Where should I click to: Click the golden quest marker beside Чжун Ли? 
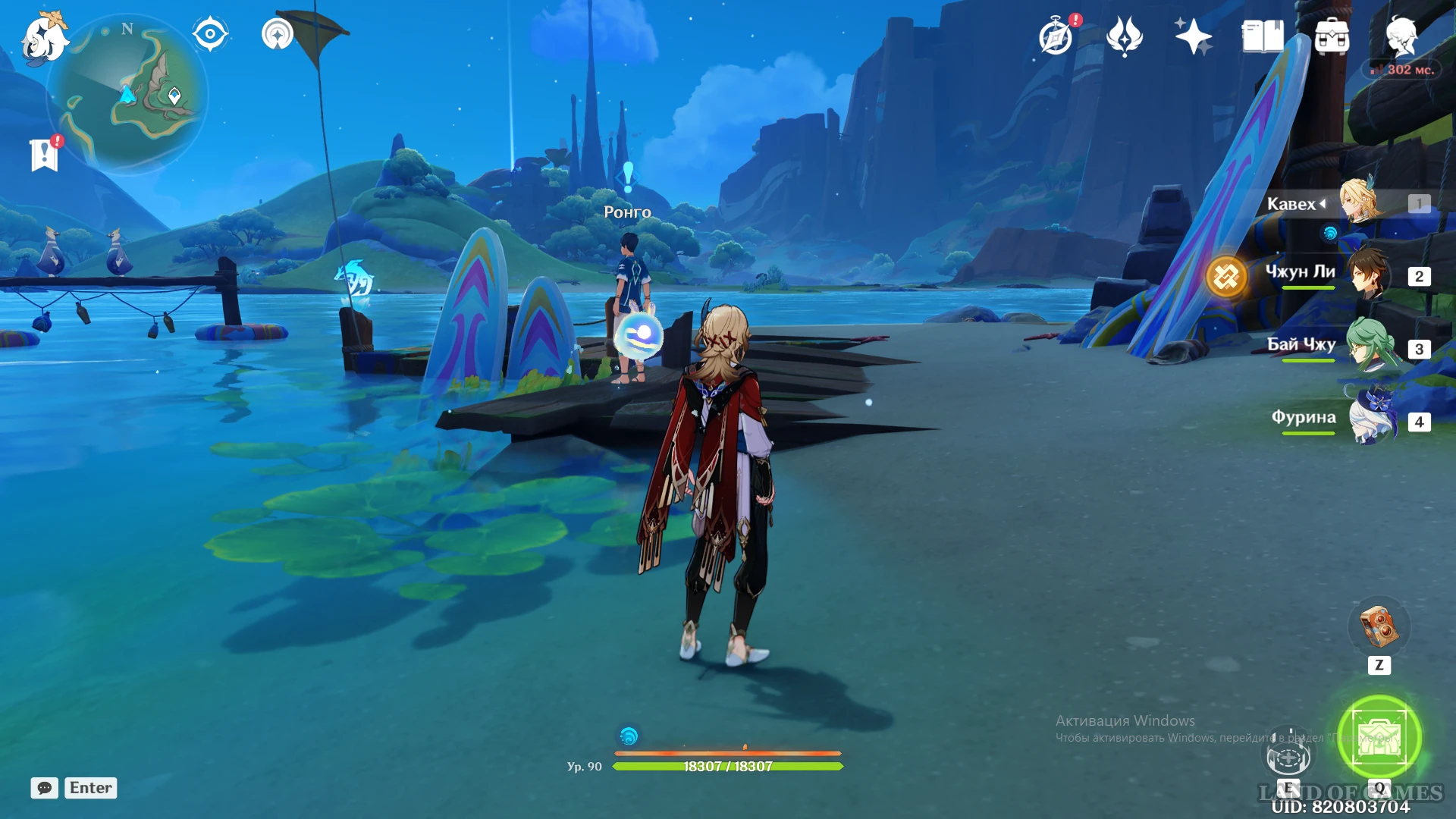[x=1226, y=277]
